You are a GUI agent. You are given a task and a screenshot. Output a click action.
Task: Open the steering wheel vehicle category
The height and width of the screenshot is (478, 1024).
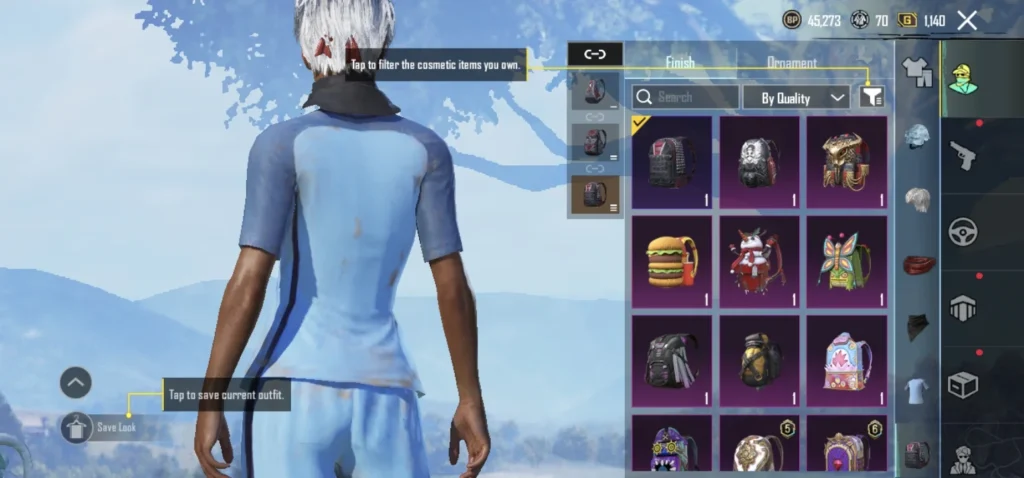(965, 232)
